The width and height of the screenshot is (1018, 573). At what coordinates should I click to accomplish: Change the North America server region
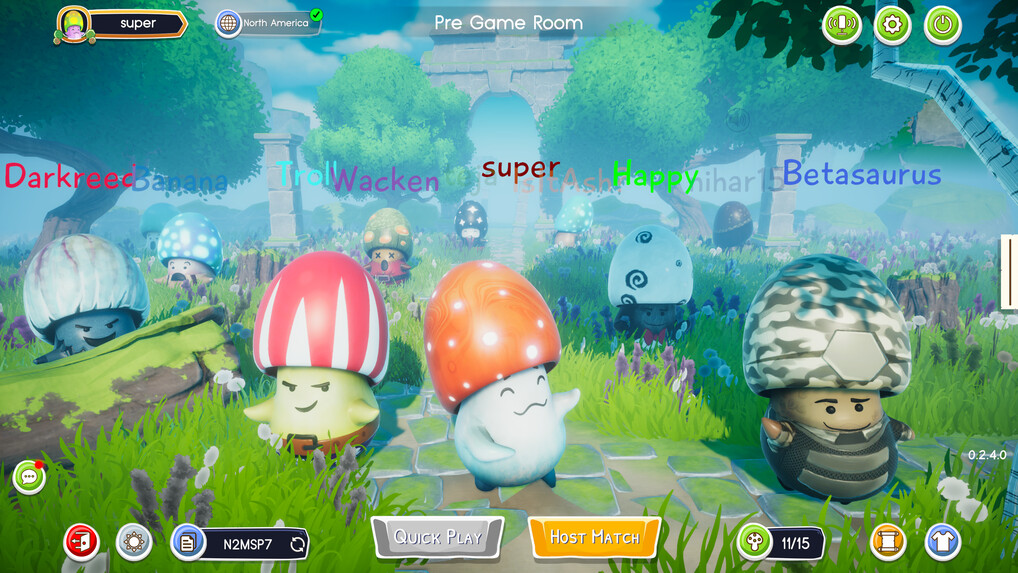tap(268, 23)
